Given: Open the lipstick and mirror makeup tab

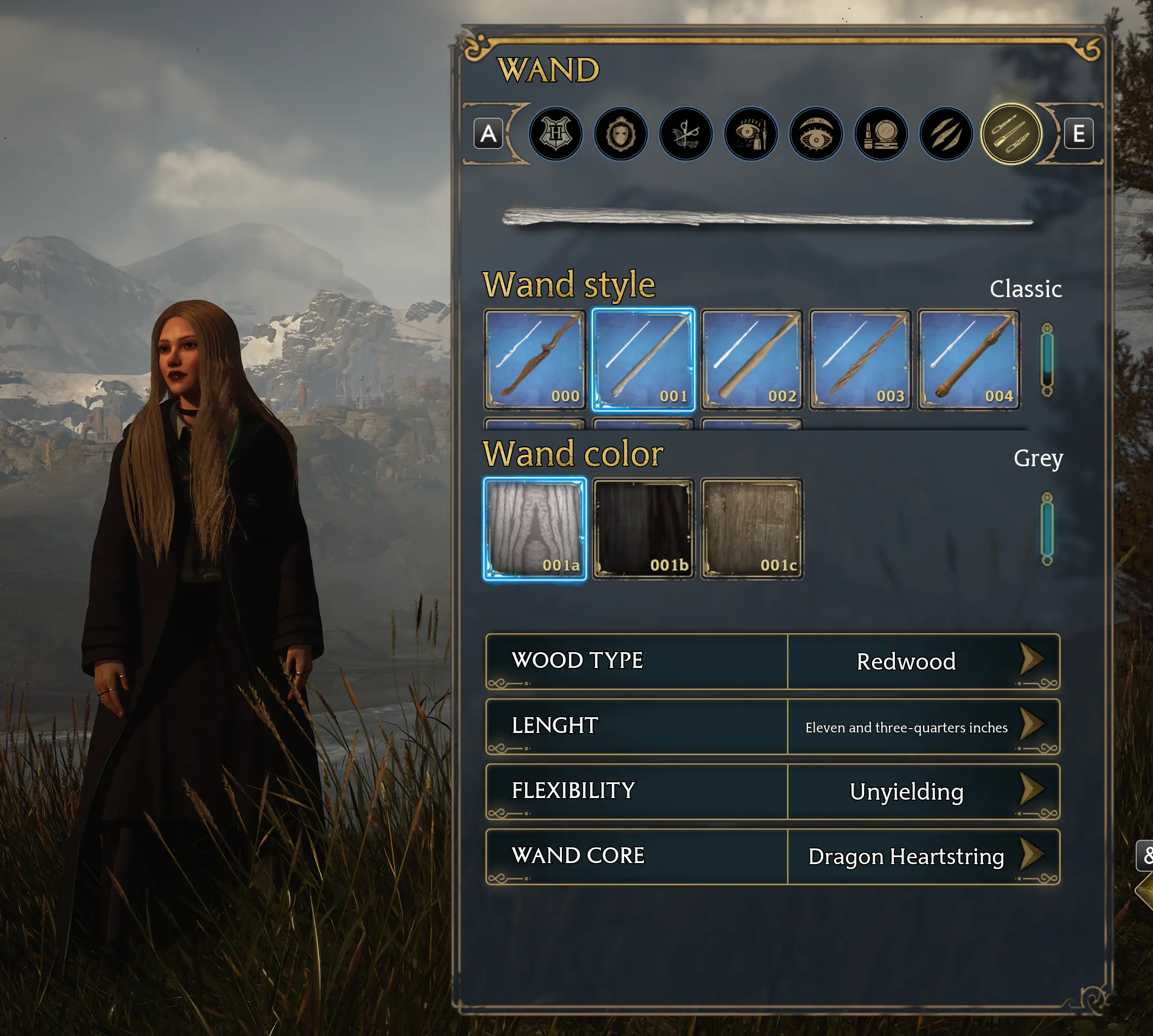Looking at the screenshot, I should coord(881,134).
